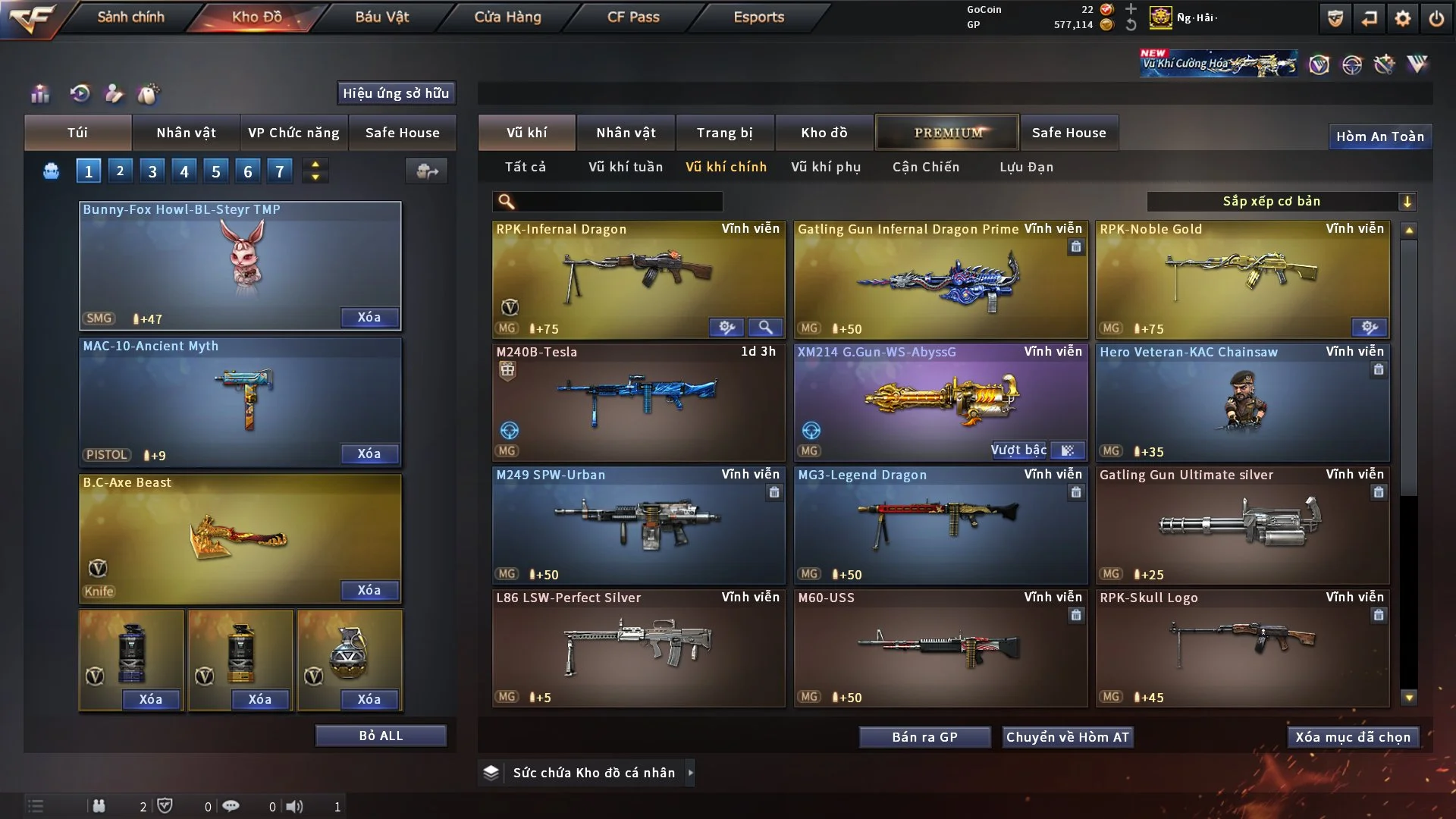Image resolution: width=1456 pixels, height=819 pixels.
Task: Select the Gatling Gun Ultimate silver item
Action: (x=1242, y=525)
